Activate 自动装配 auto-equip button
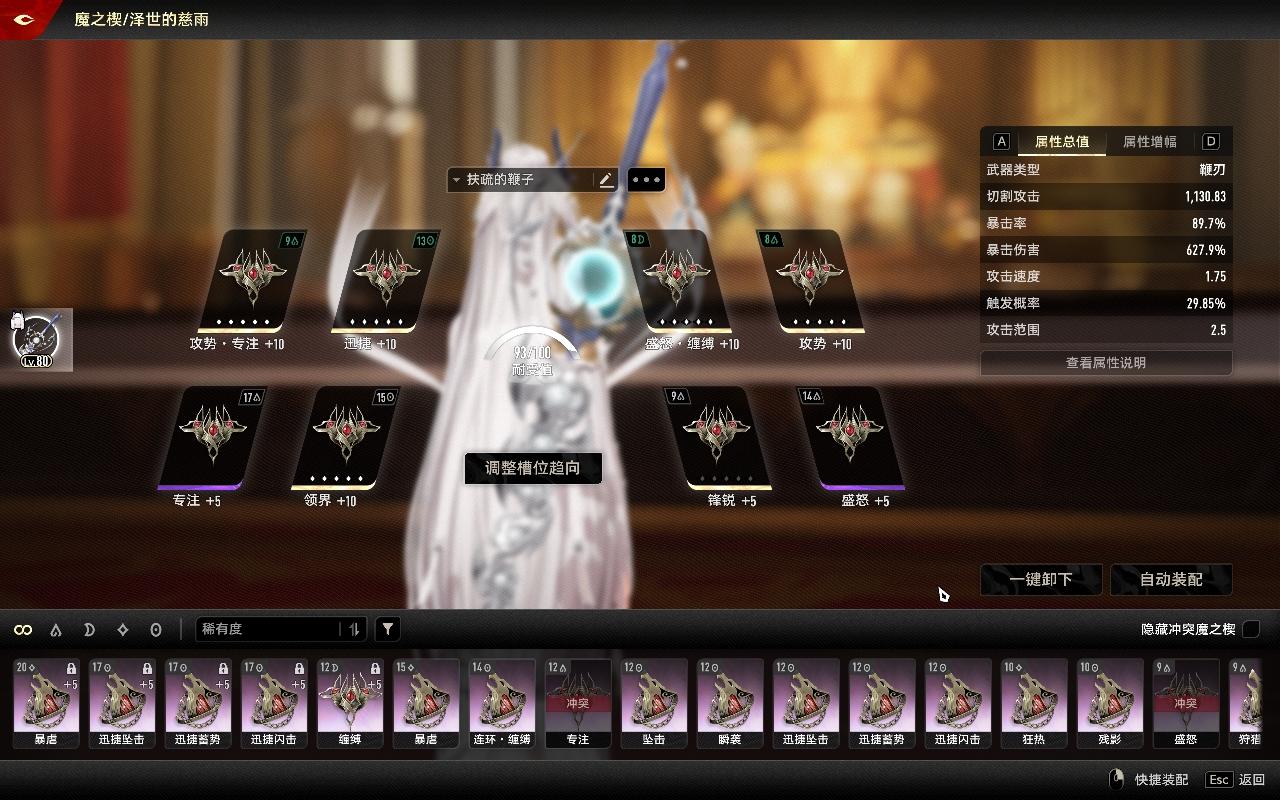1280x800 pixels. pyautogui.click(x=1171, y=579)
